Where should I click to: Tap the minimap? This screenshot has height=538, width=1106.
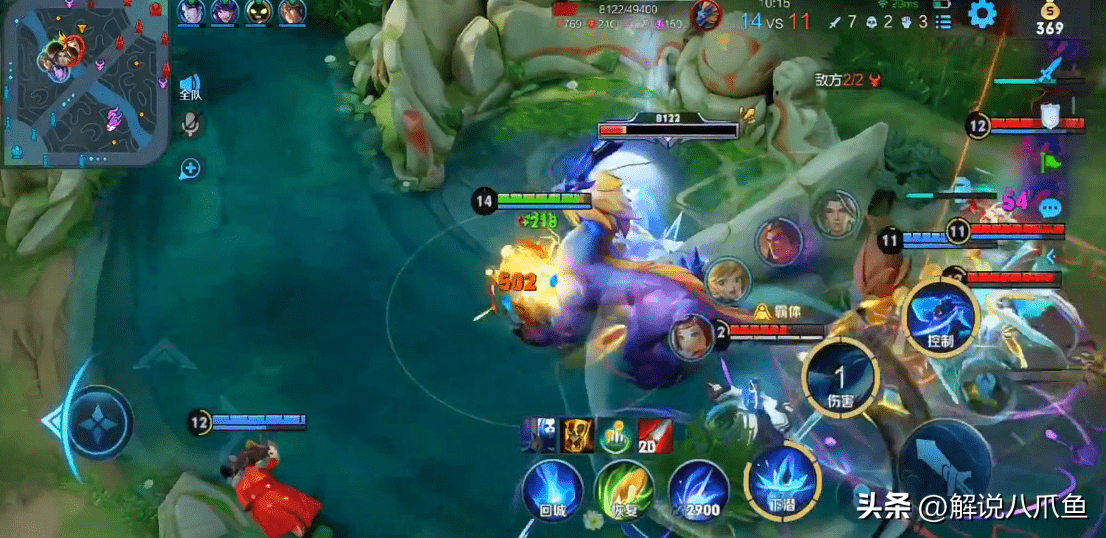coord(84,81)
